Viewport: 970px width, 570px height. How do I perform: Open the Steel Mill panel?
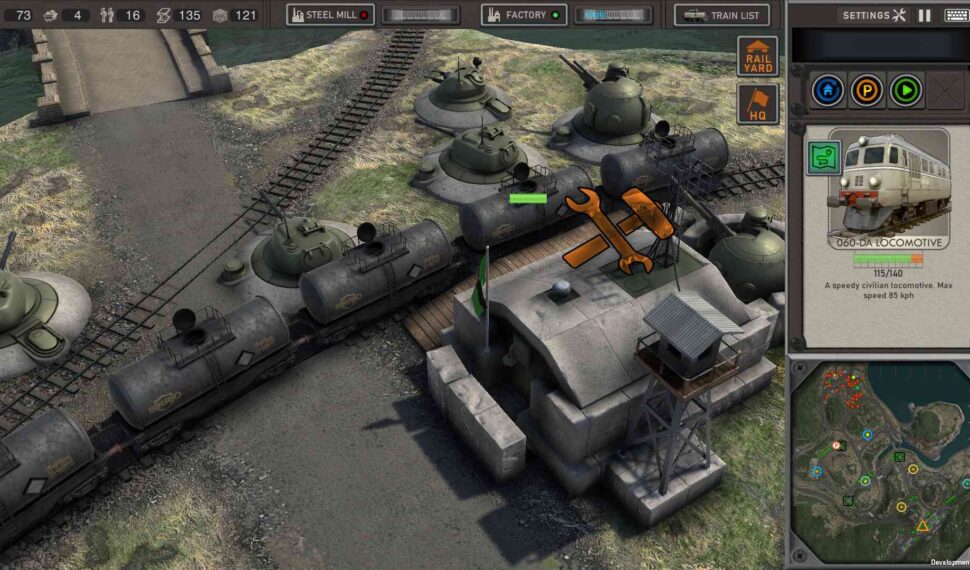tap(329, 15)
